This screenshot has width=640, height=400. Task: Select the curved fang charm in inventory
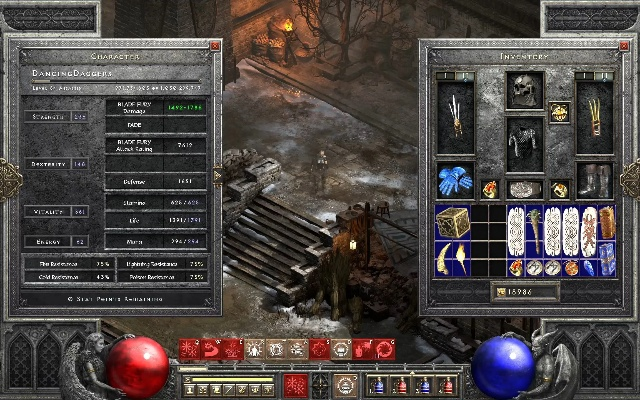(x=443, y=259)
